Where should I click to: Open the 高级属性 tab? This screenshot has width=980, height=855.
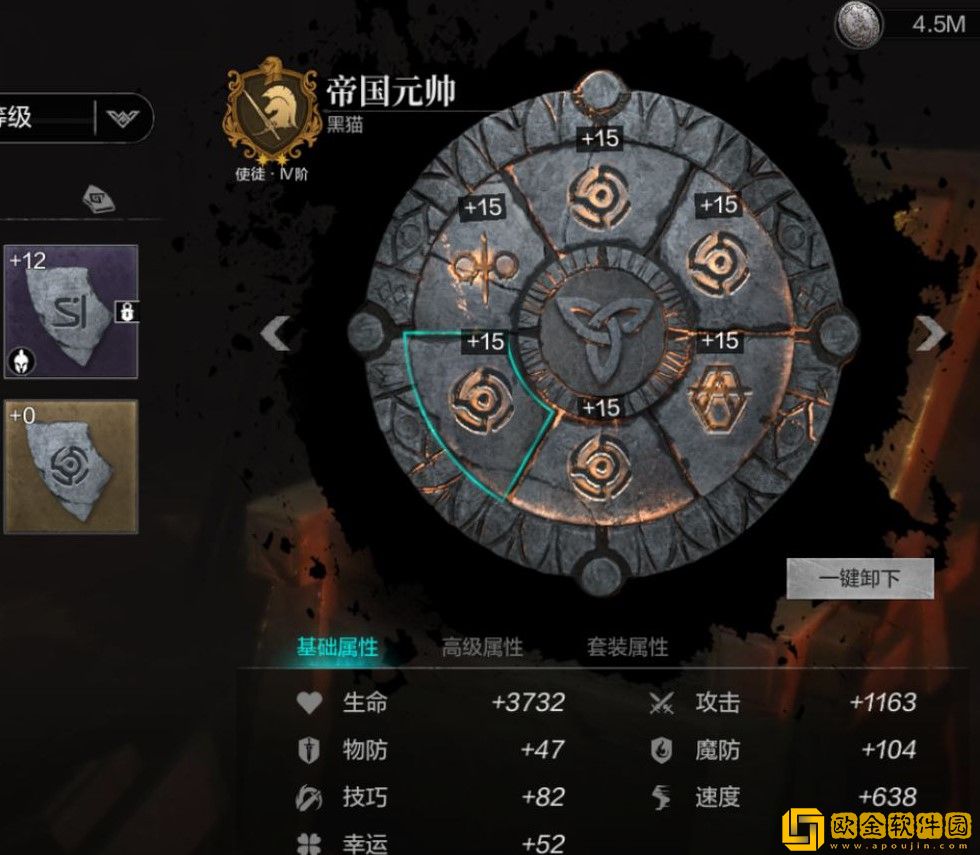[x=482, y=648]
